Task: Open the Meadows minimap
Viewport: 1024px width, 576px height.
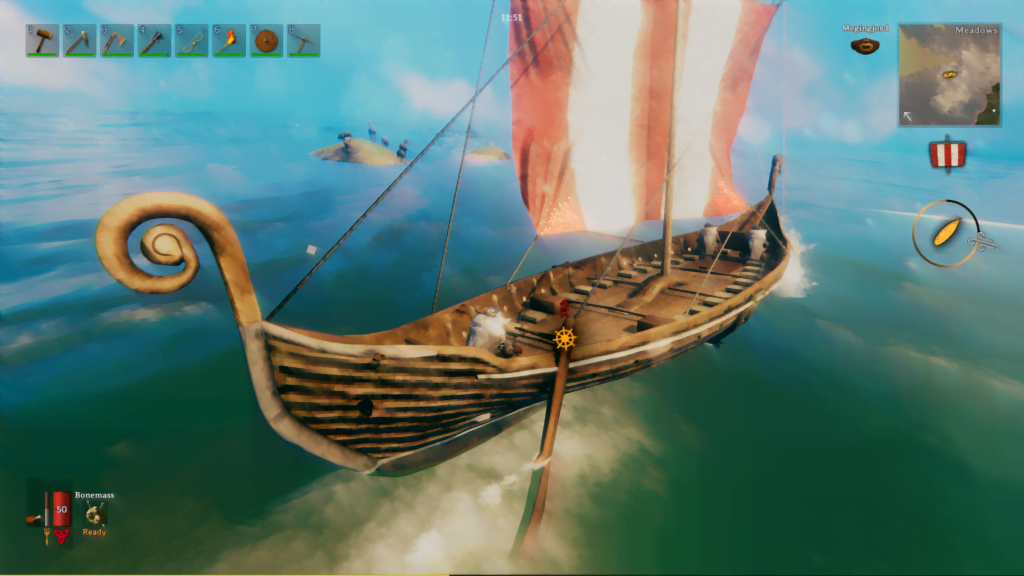Action: pyautogui.click(x=949, y=74)
